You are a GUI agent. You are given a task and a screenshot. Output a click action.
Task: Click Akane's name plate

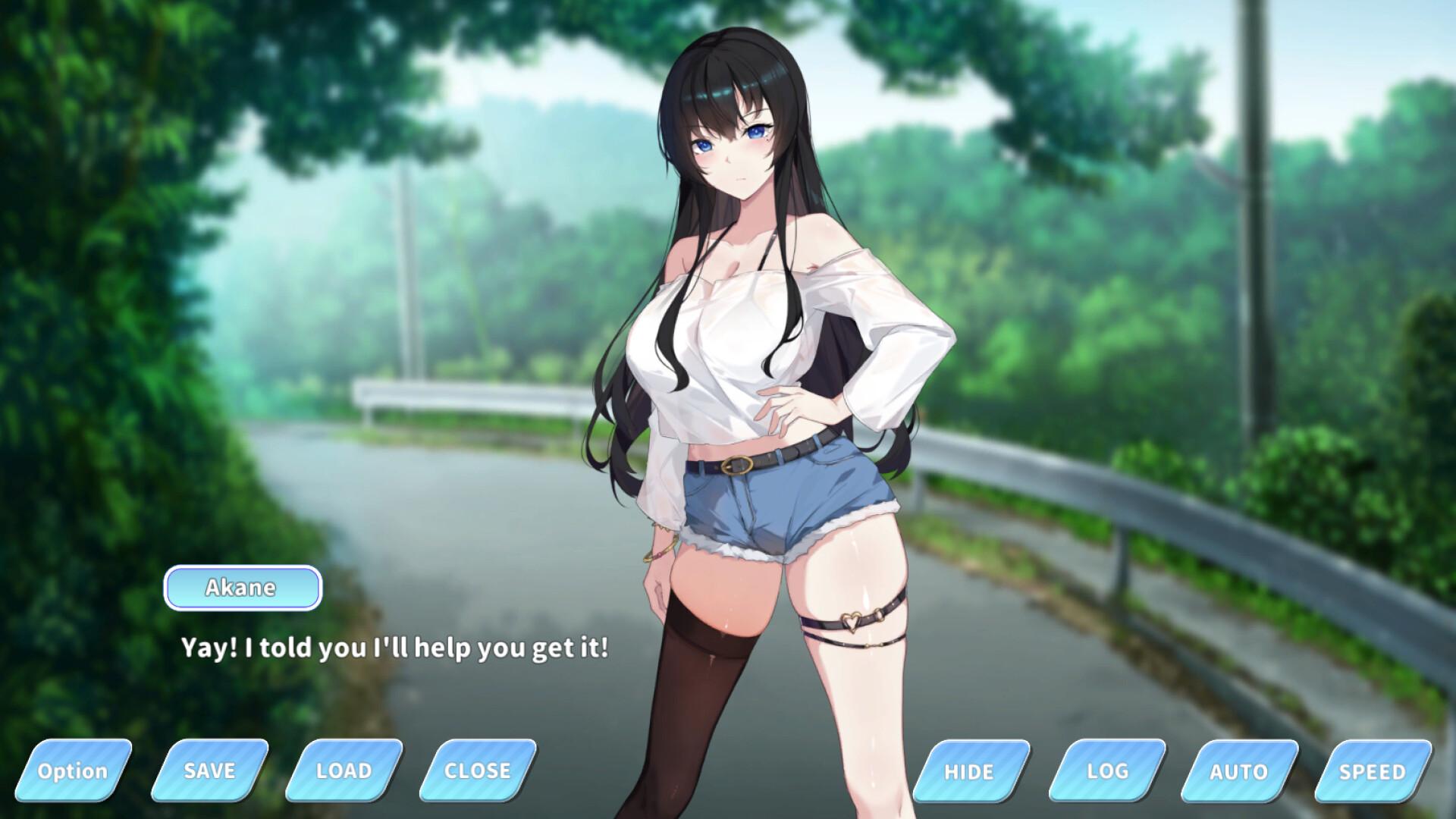241,587
